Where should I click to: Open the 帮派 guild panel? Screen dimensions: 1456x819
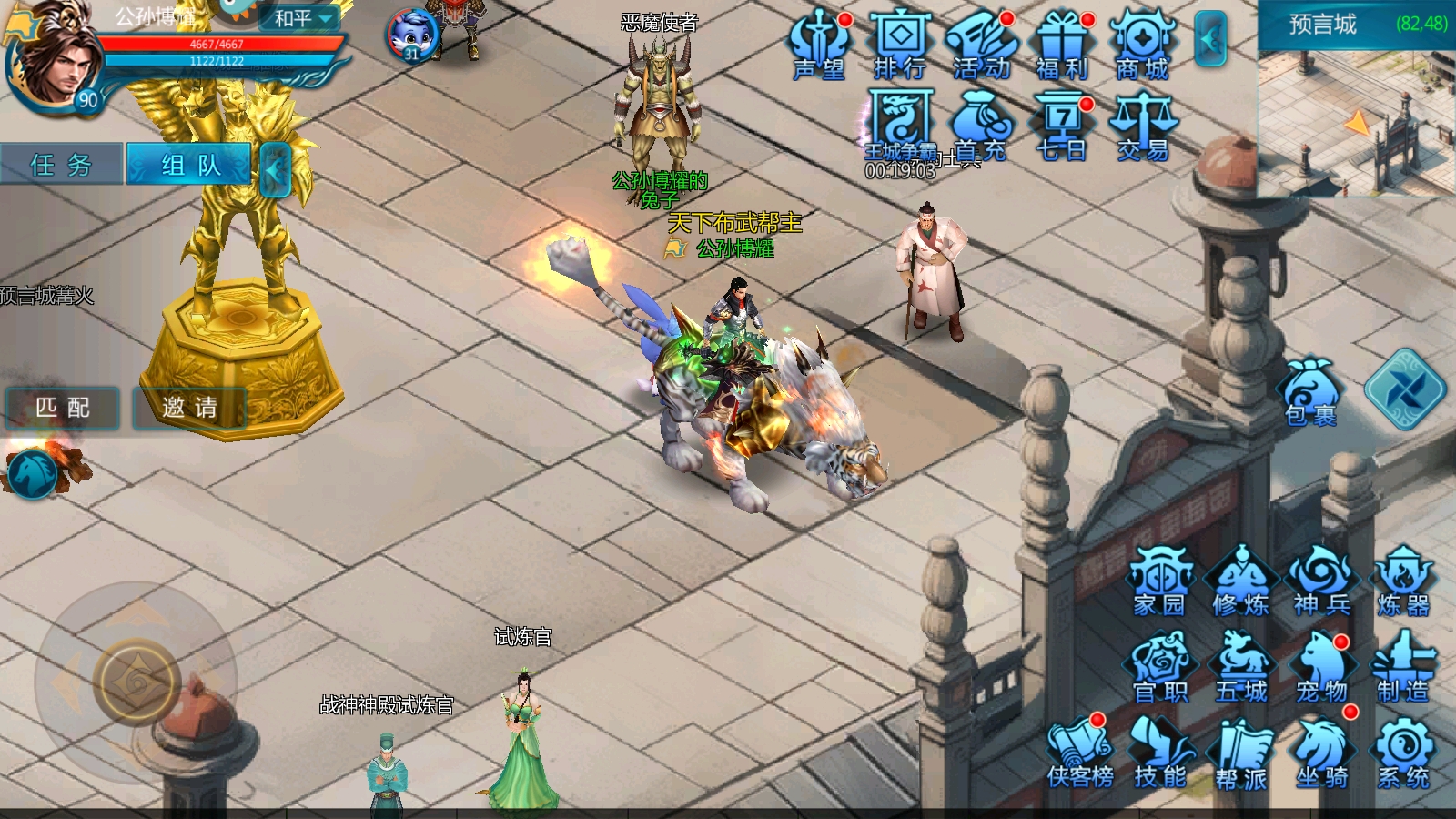tap(1241, 753)
